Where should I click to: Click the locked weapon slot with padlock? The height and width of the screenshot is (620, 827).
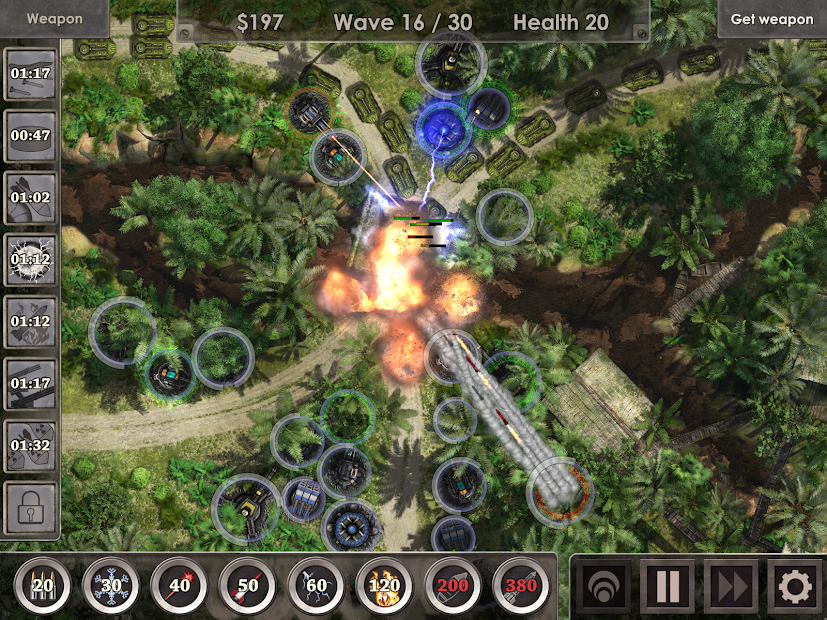29,509
